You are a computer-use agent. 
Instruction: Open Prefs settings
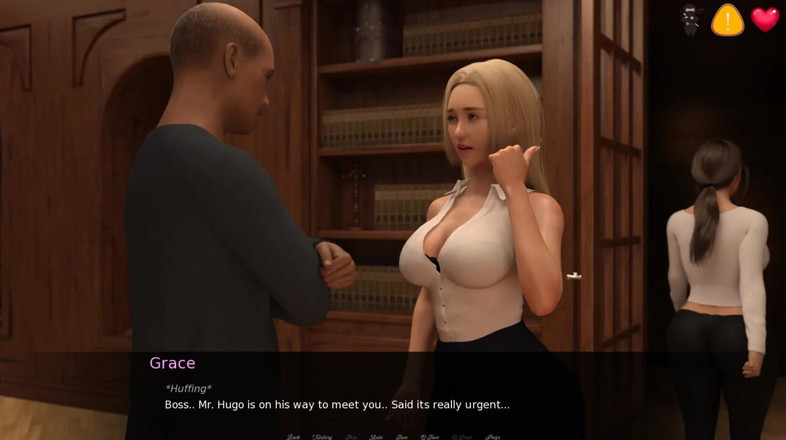pyautogui.click(x=493, y=436)
